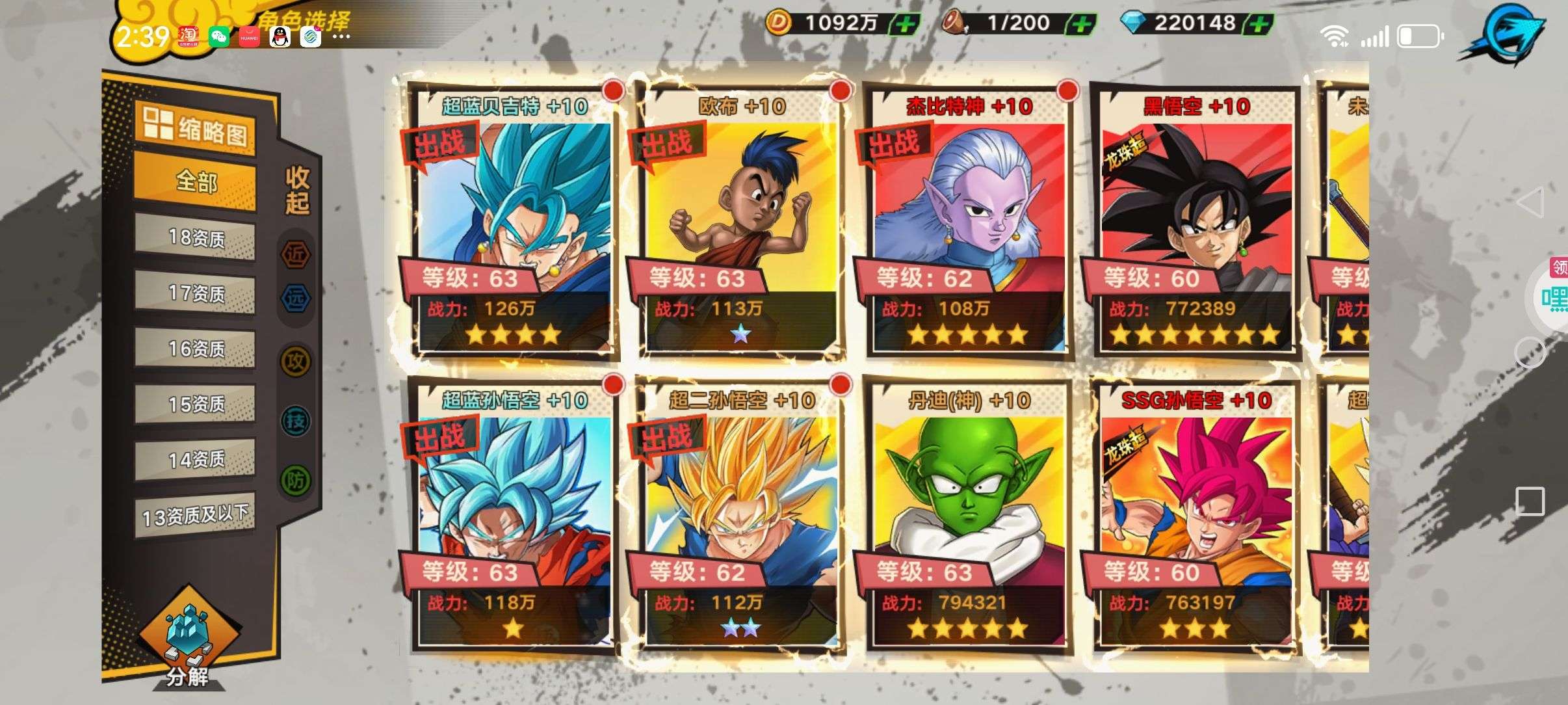The height and width of the screenshot is (705, 1568).
Task: Choose the 15资质 filter
Action: click(195, 405)
